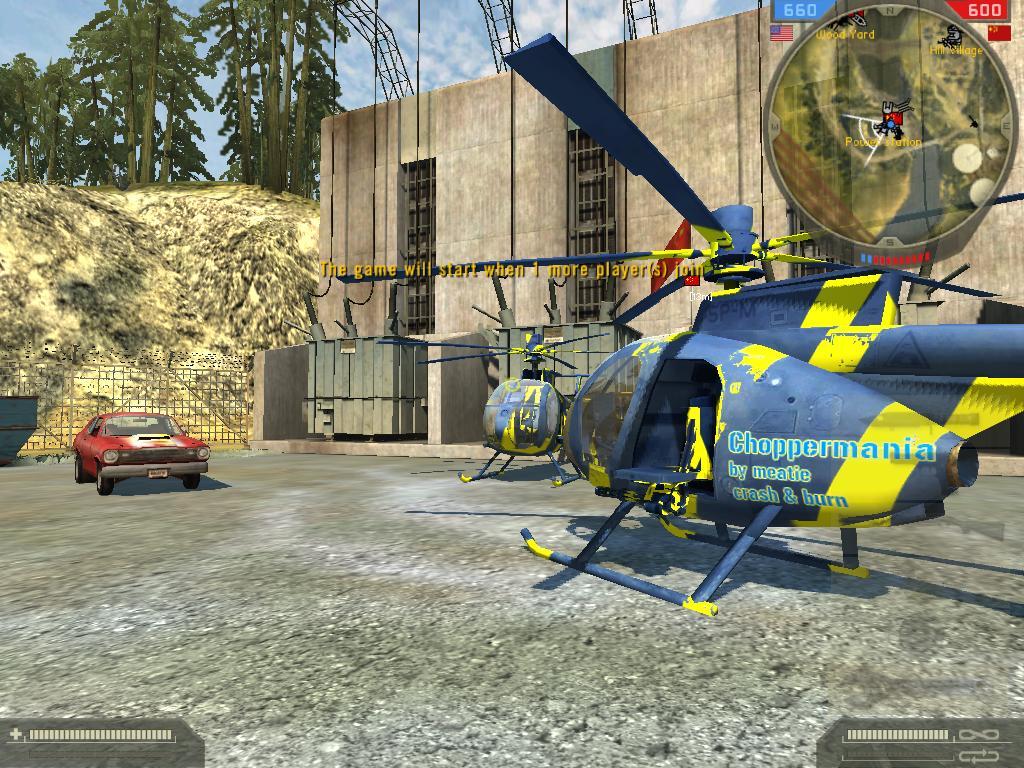Screen dimensions: 1024x768
Task: Click the China team flag
Action: pos(998,33)
